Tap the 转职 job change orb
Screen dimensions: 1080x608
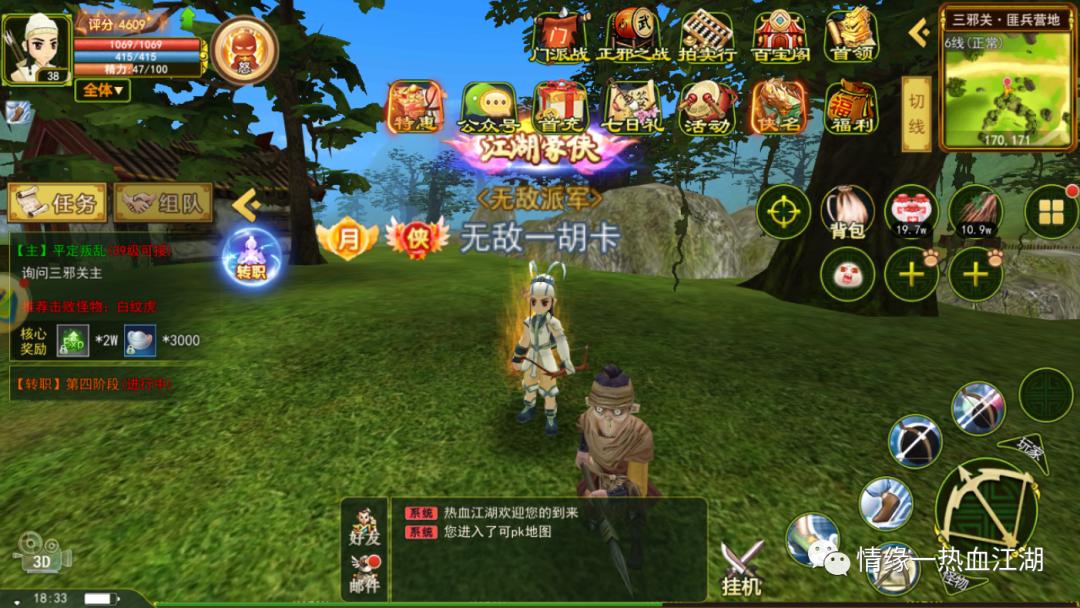click(x=250, y=255)
